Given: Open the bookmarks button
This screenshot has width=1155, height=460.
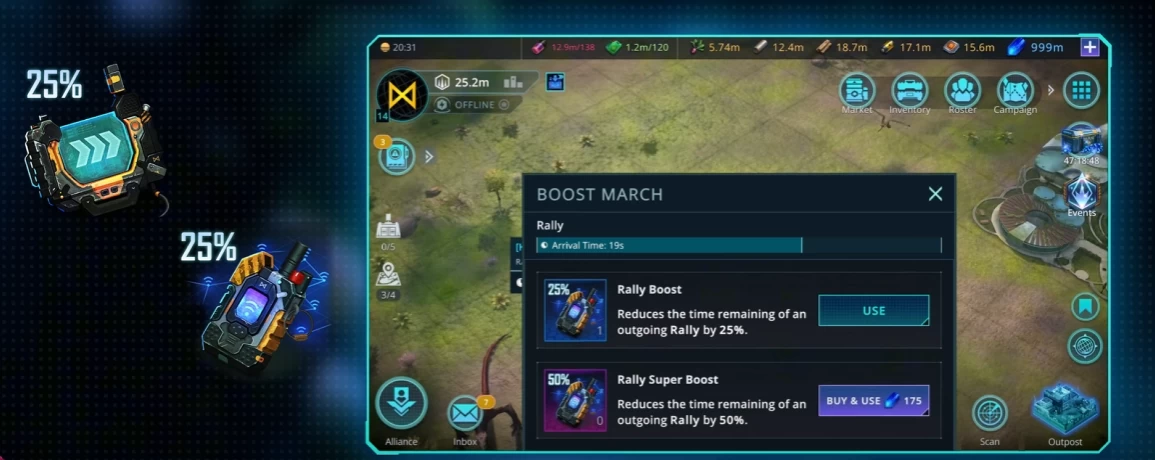Looking at the screenshot, I should coord(1085,306).
